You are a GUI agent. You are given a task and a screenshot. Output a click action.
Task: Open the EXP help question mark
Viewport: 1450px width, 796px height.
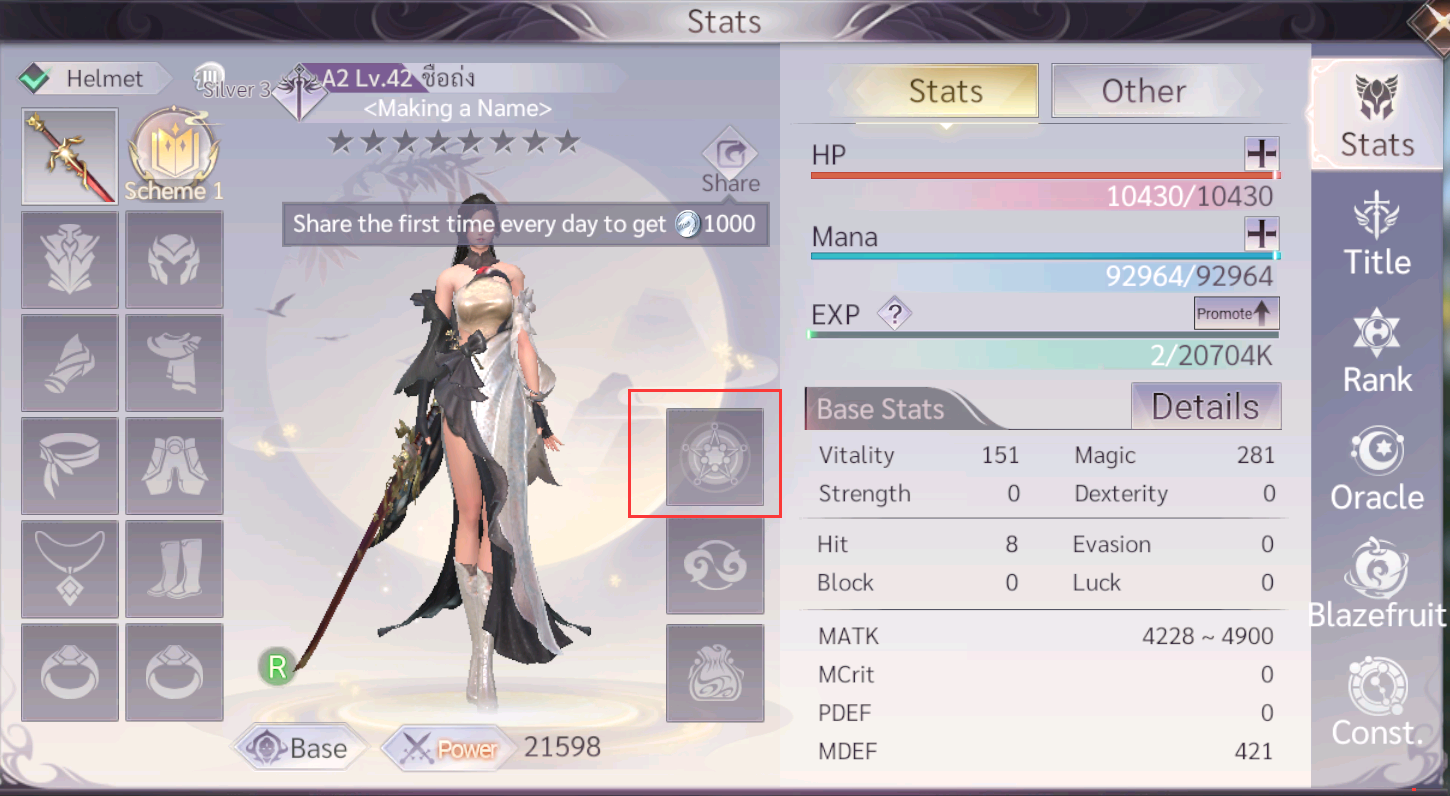click(896, 315)
